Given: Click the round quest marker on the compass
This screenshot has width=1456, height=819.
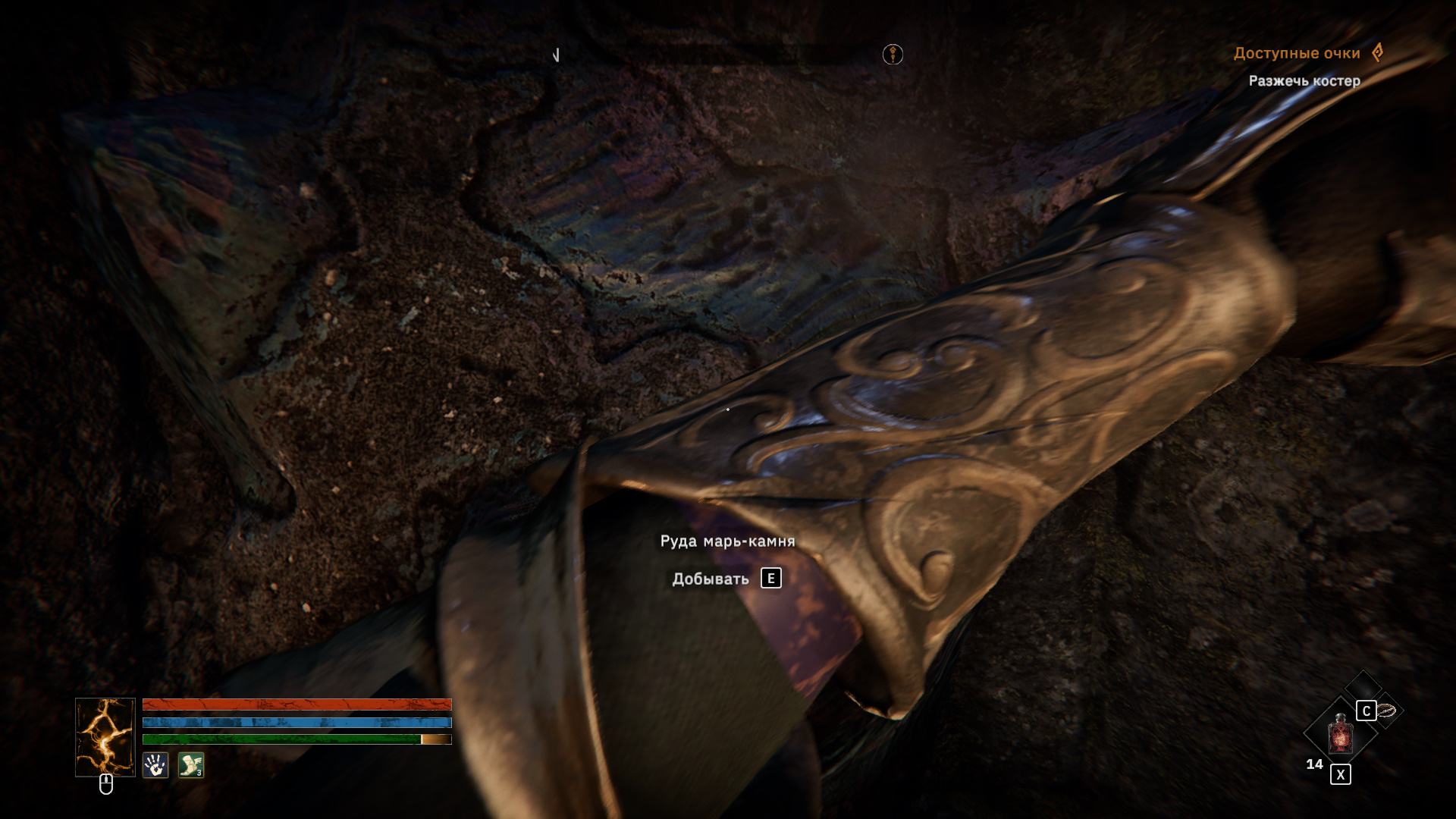Looking at the screenshot, I should point(893,55).
